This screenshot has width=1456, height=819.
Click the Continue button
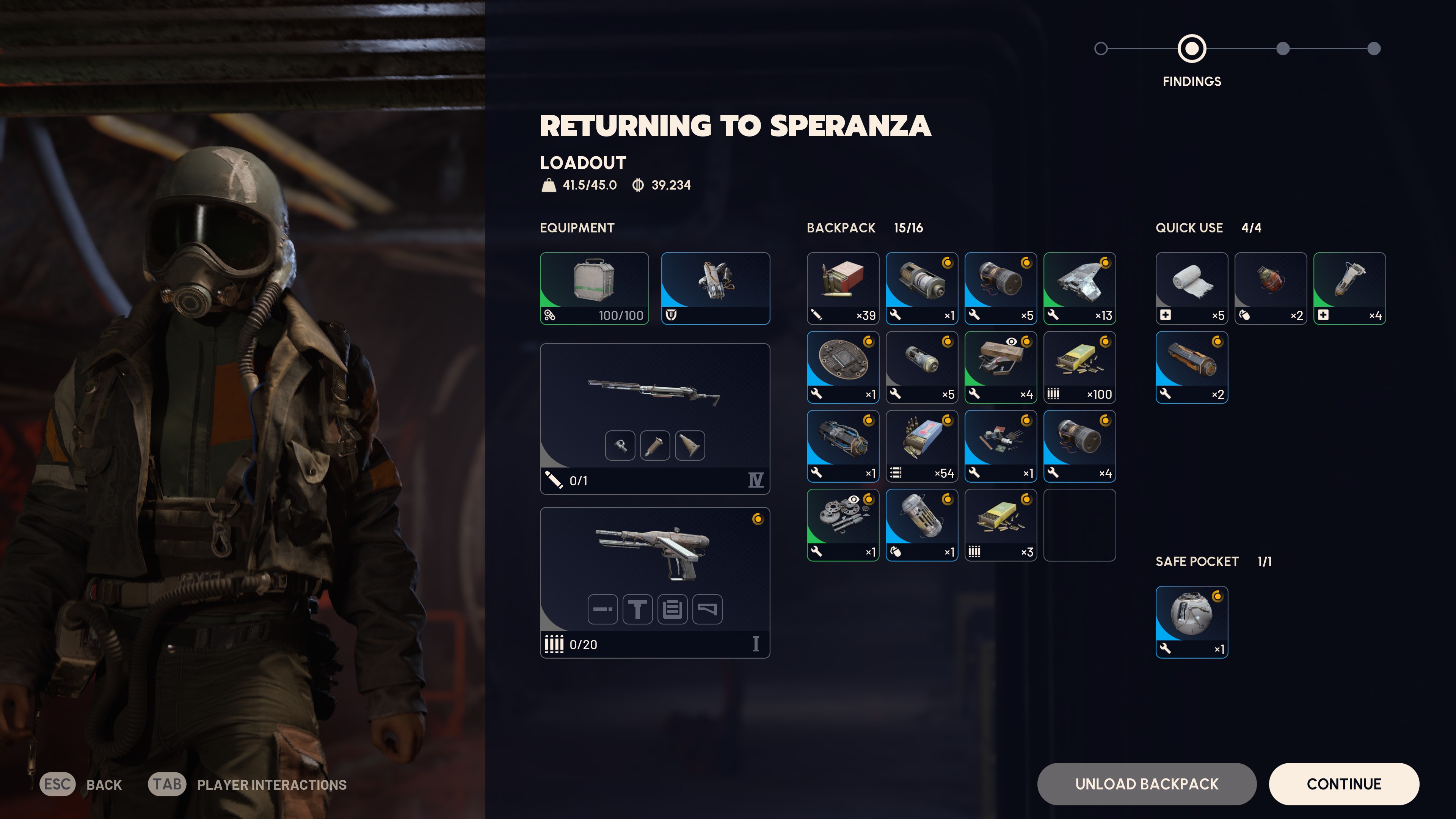pyautogui.click(x=1343, y=784)
